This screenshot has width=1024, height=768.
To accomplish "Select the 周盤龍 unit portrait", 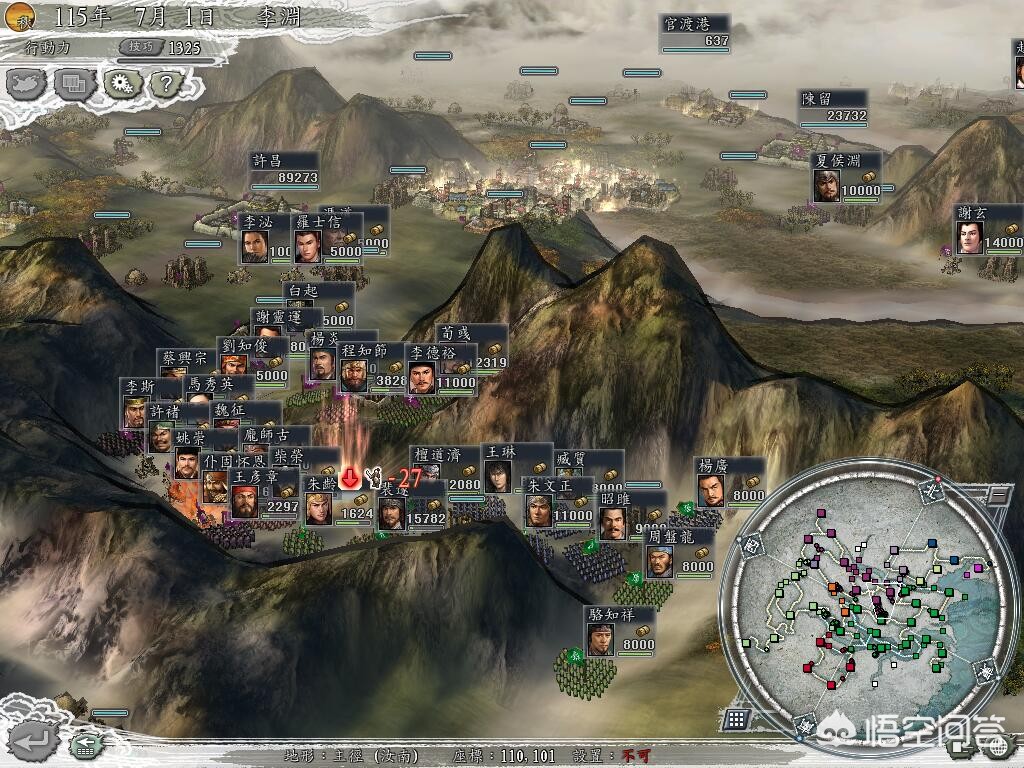I will point(659,561).
